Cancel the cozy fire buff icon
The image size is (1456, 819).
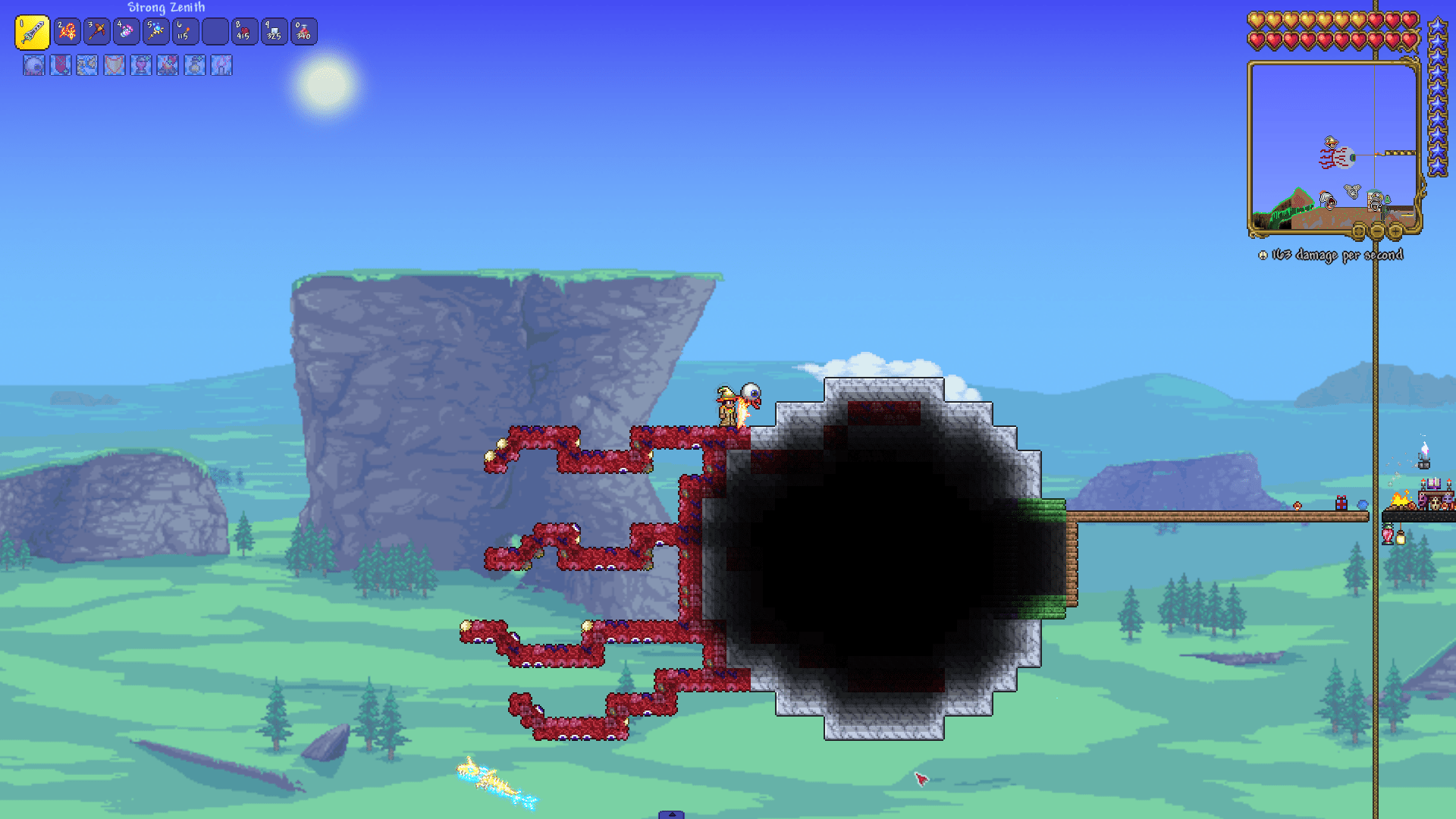[x=168, y=66]
